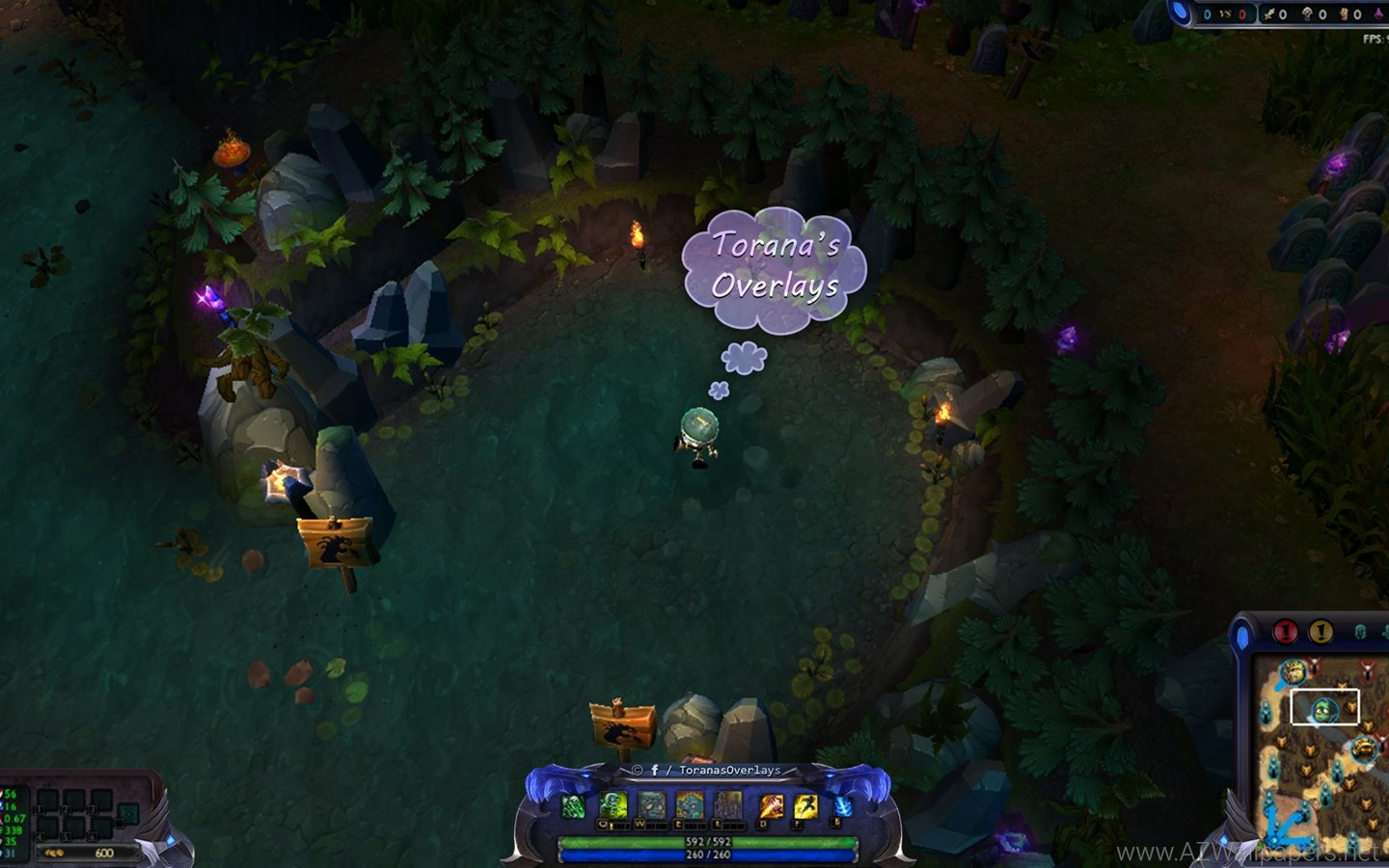Cast the D summoner spell

pos(771,805)
